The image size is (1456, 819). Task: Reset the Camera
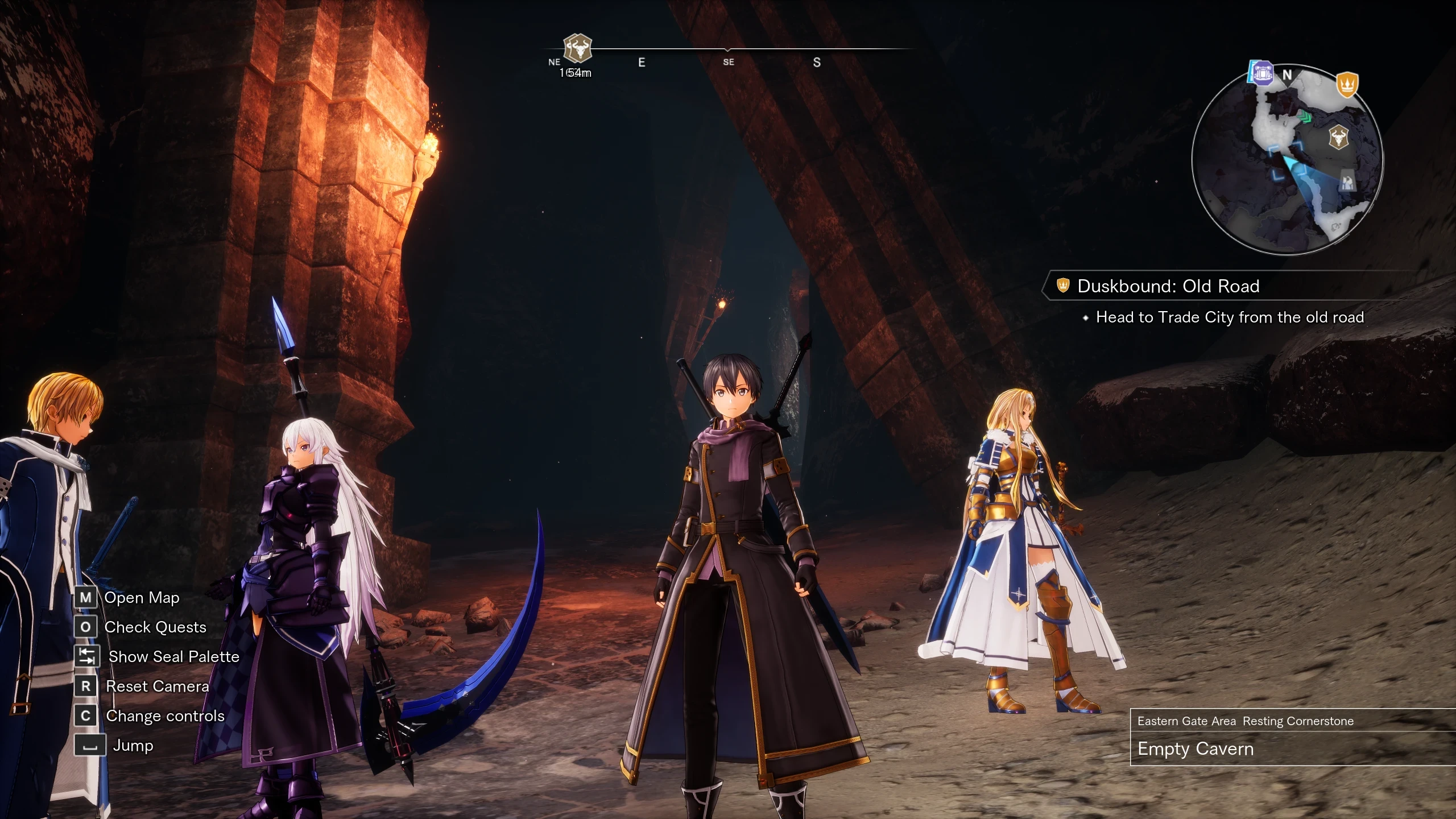(x=156, y=686)
